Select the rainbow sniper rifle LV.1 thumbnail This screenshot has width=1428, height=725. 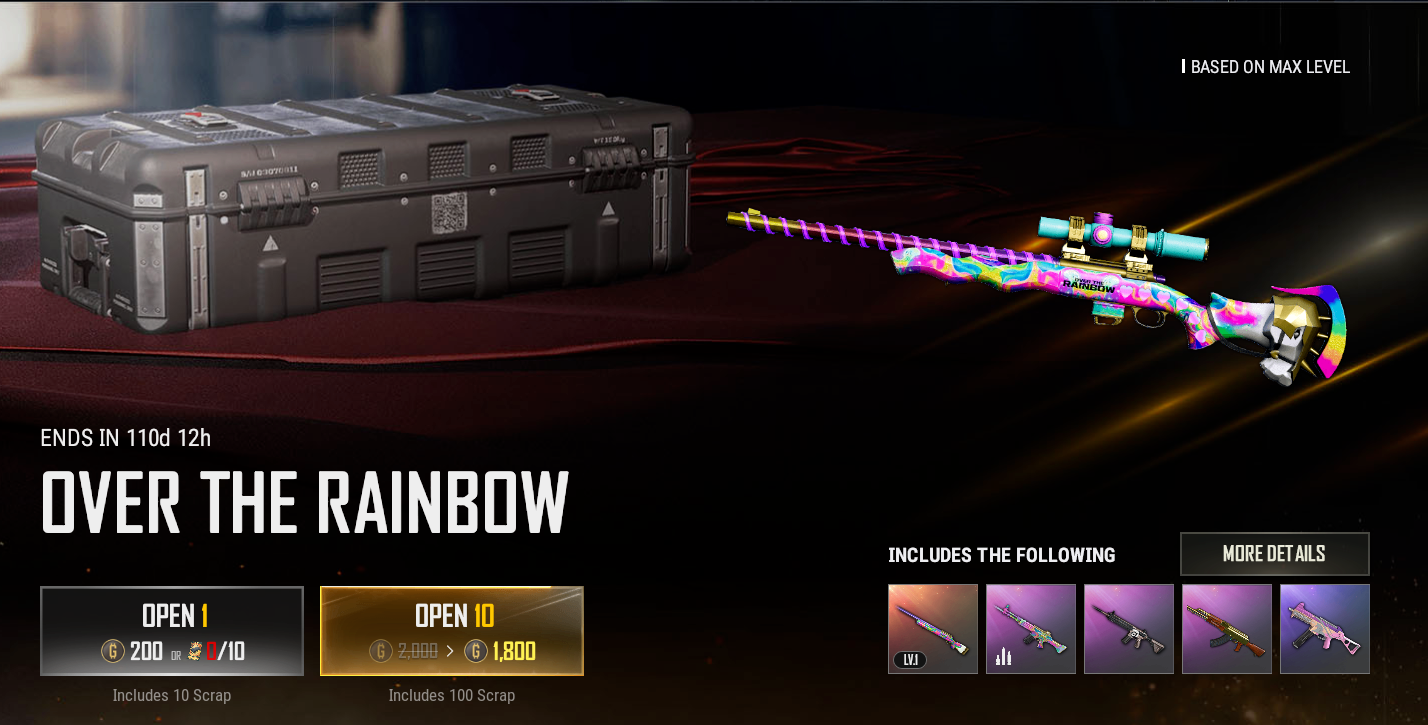click(x=933, y=629)
